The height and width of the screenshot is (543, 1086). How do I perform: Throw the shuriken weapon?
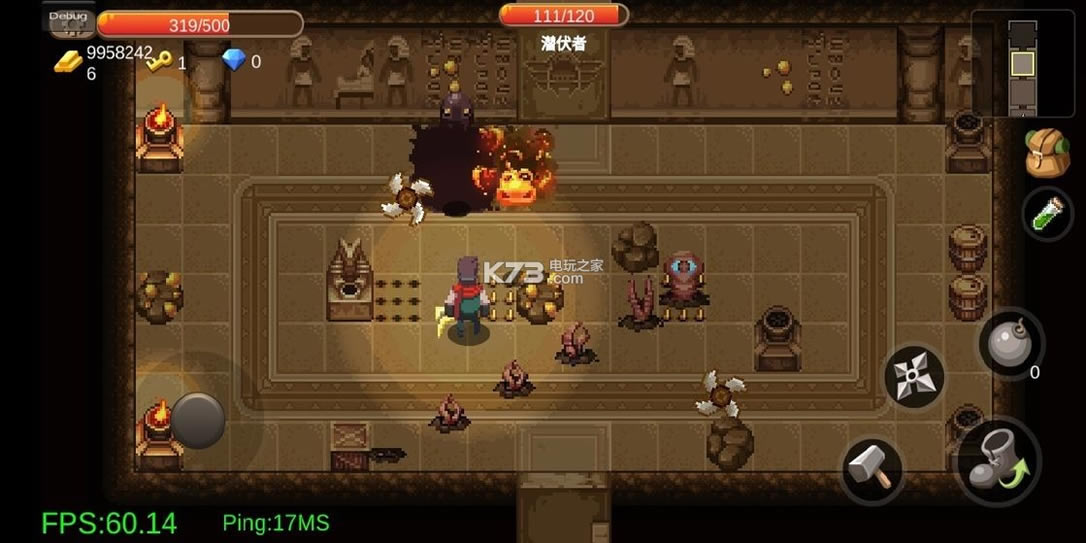(x=914, y=376)
